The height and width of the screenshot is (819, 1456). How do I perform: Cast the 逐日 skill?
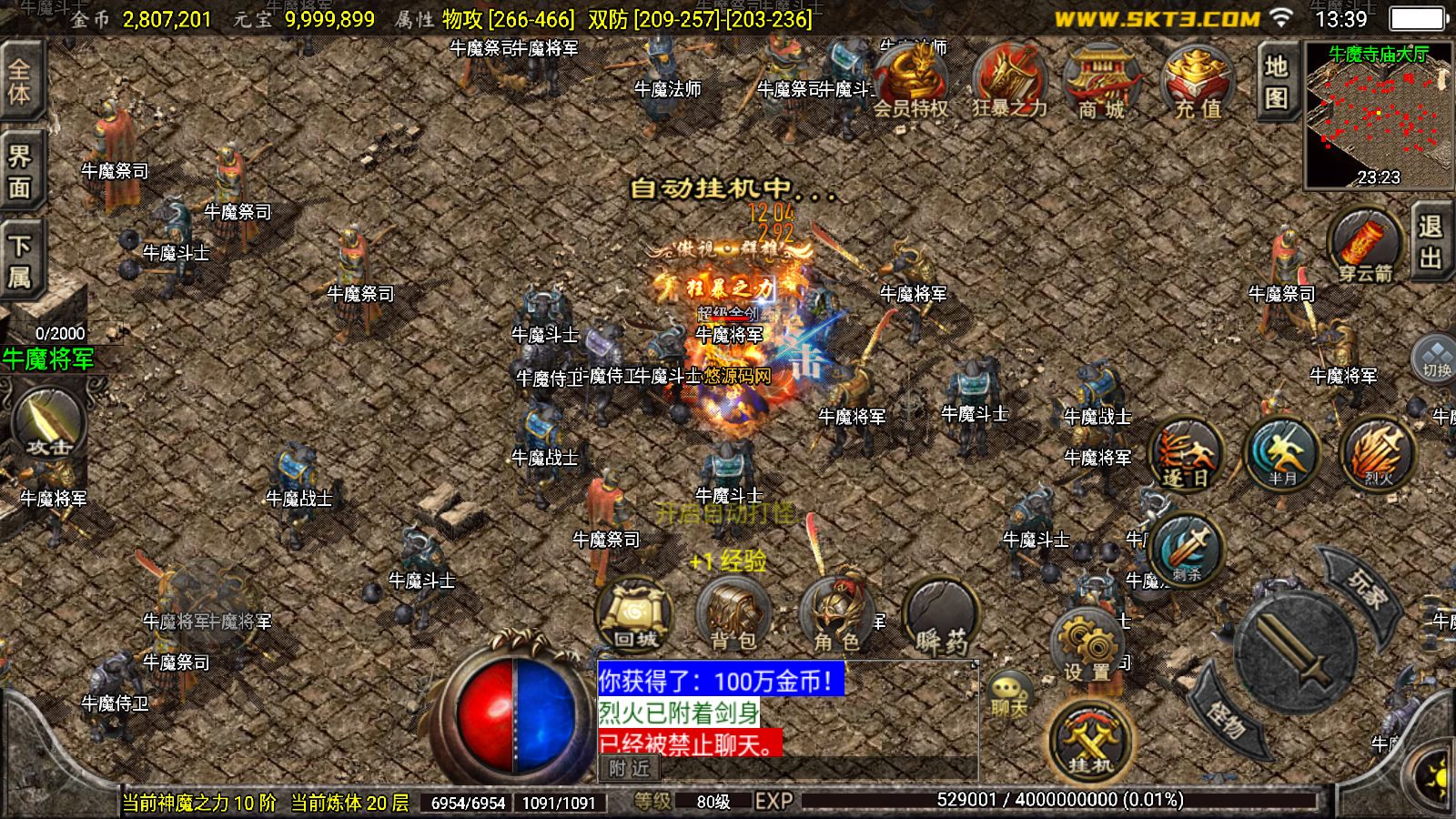(x=1186, y=453)
